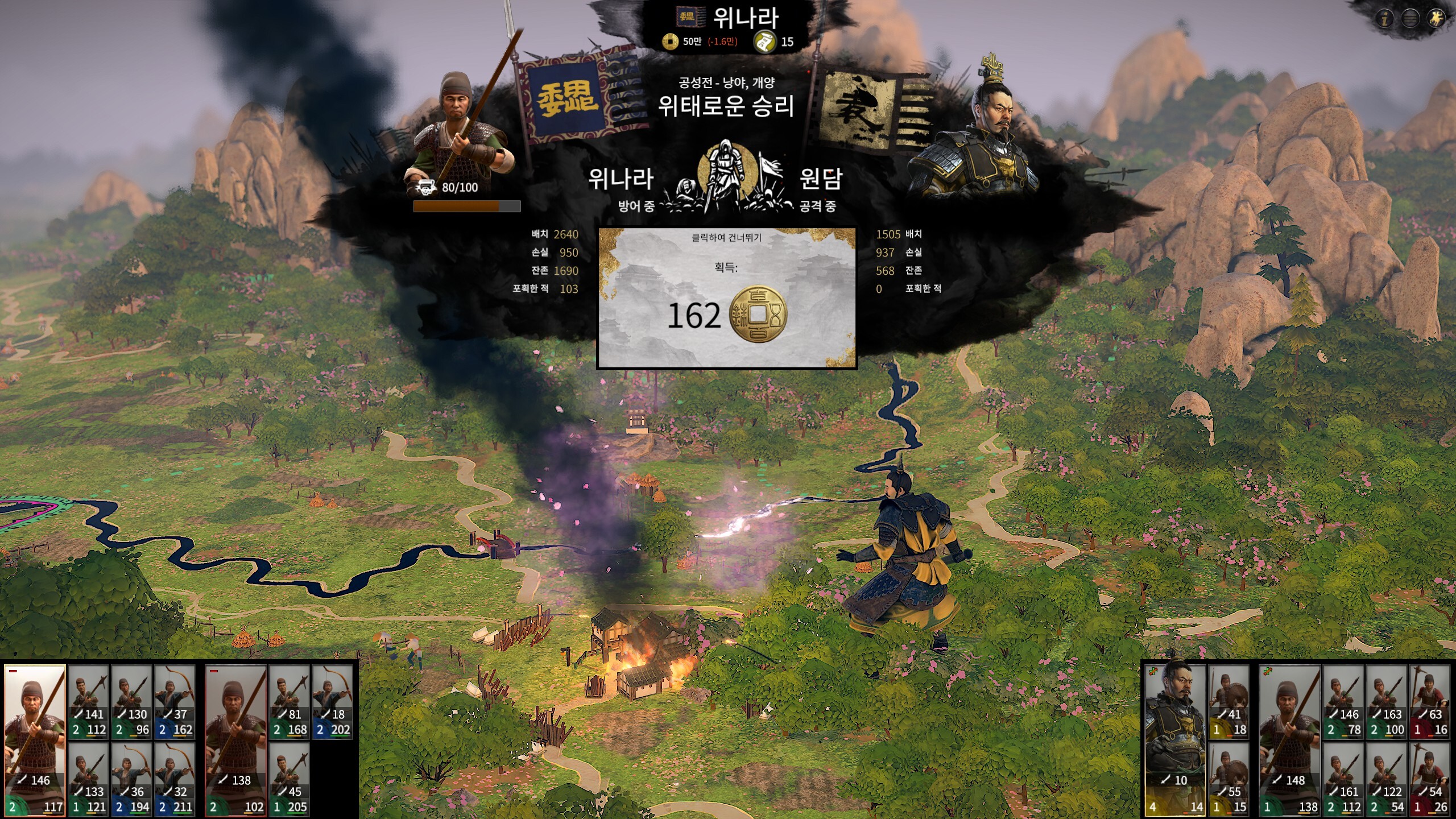Open the three-line game menu
Viewport: 1456px width, 819px height.
point(1410,19)
